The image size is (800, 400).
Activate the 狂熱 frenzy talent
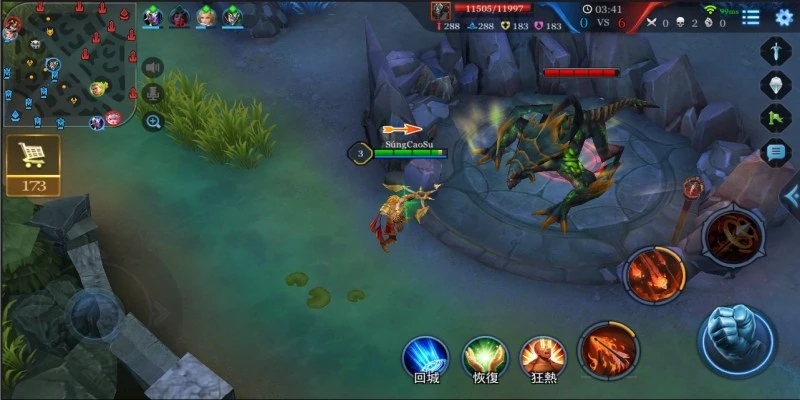tap(543, 357)
